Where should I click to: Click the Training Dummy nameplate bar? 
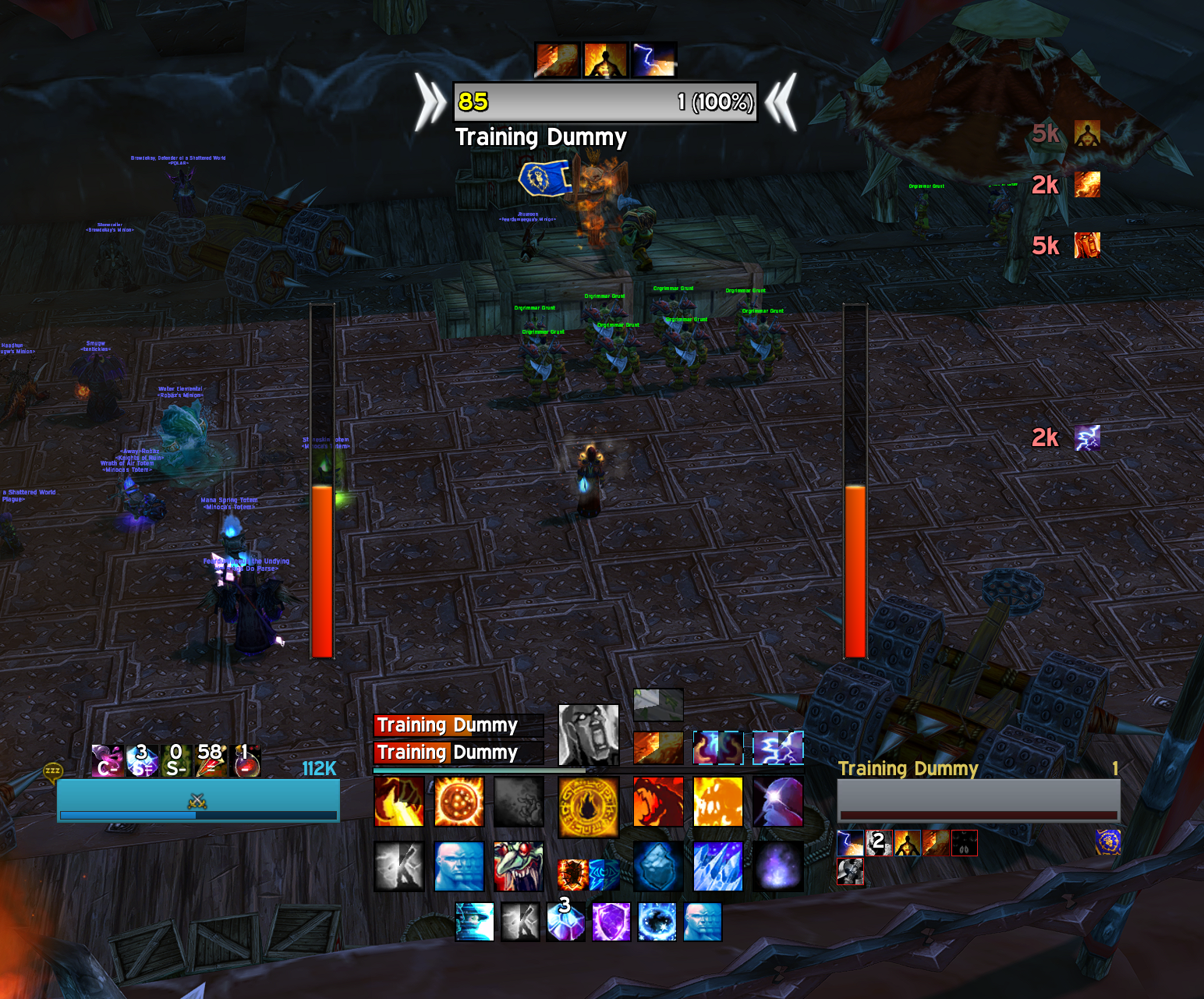(x=605, y=102)
